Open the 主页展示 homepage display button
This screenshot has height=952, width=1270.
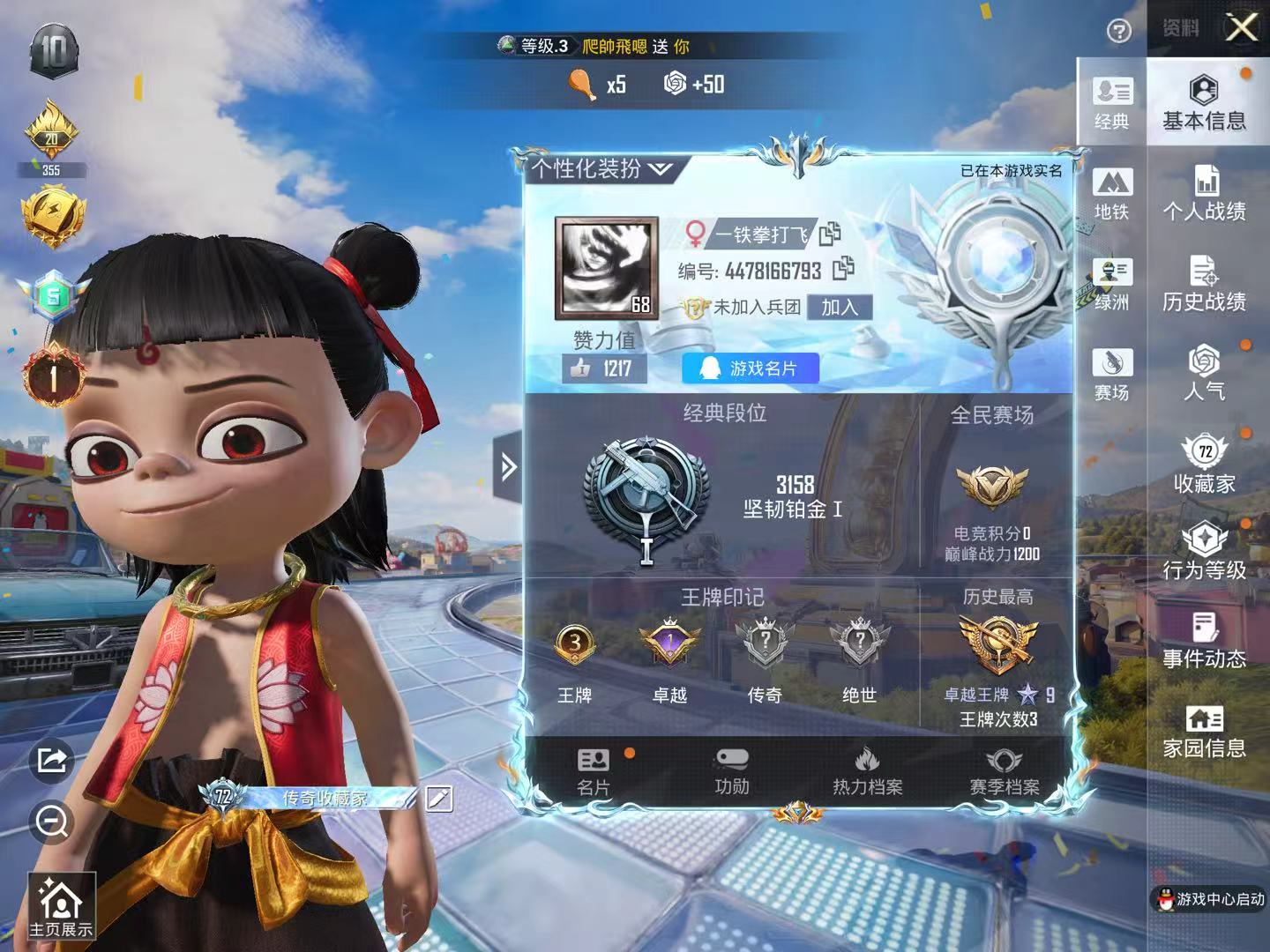tap(60, 908)
